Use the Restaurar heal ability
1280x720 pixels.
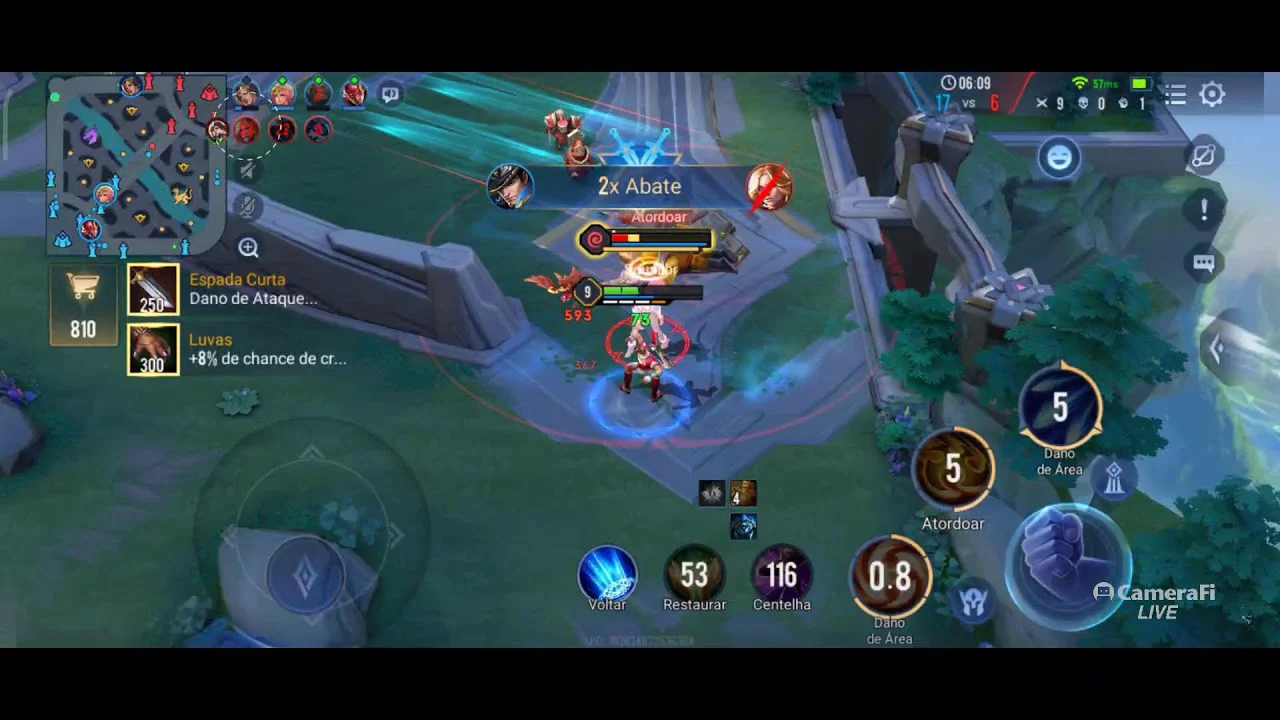[694, 575]
